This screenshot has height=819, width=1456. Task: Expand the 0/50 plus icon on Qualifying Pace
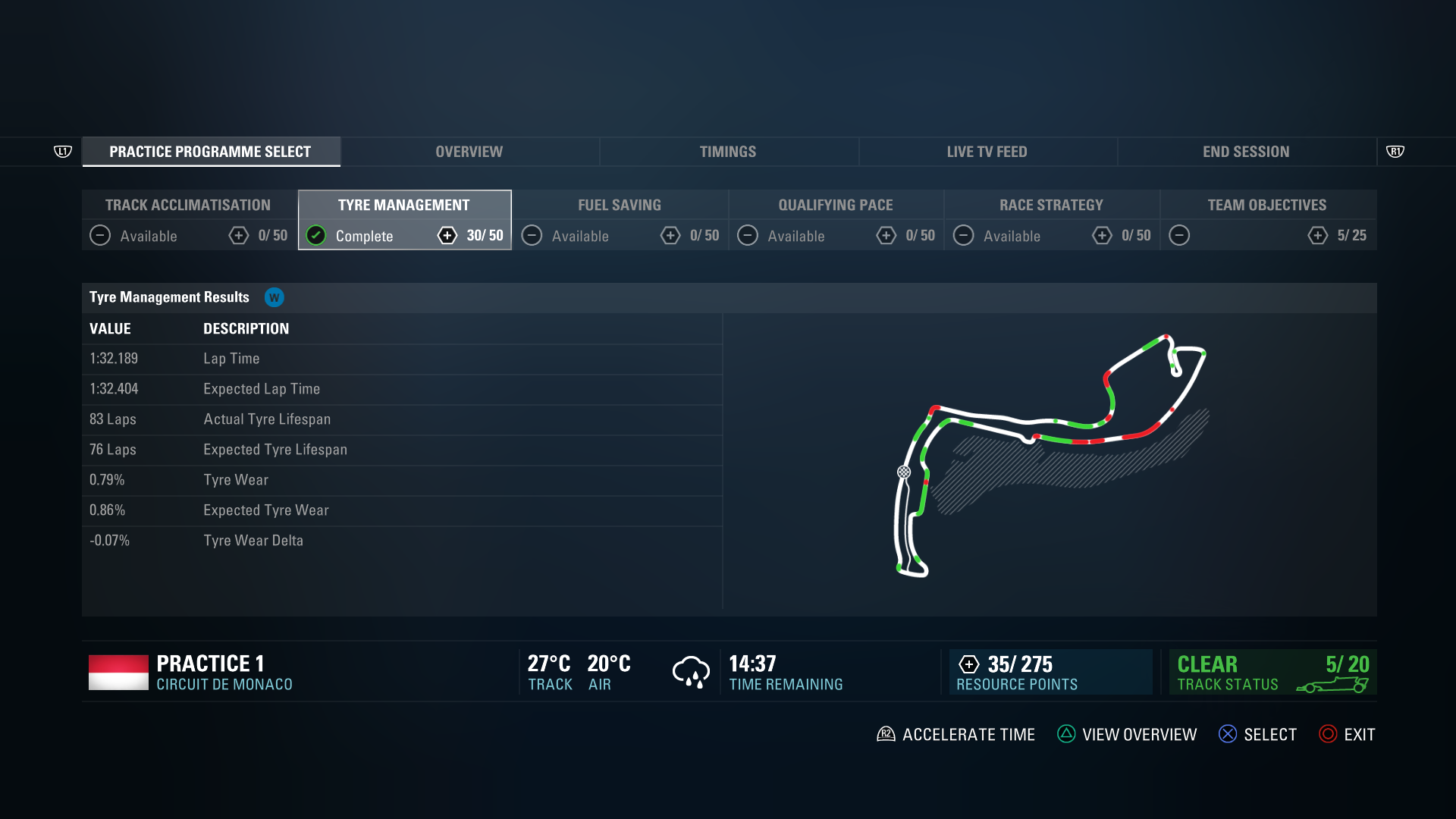click(887, 236)
